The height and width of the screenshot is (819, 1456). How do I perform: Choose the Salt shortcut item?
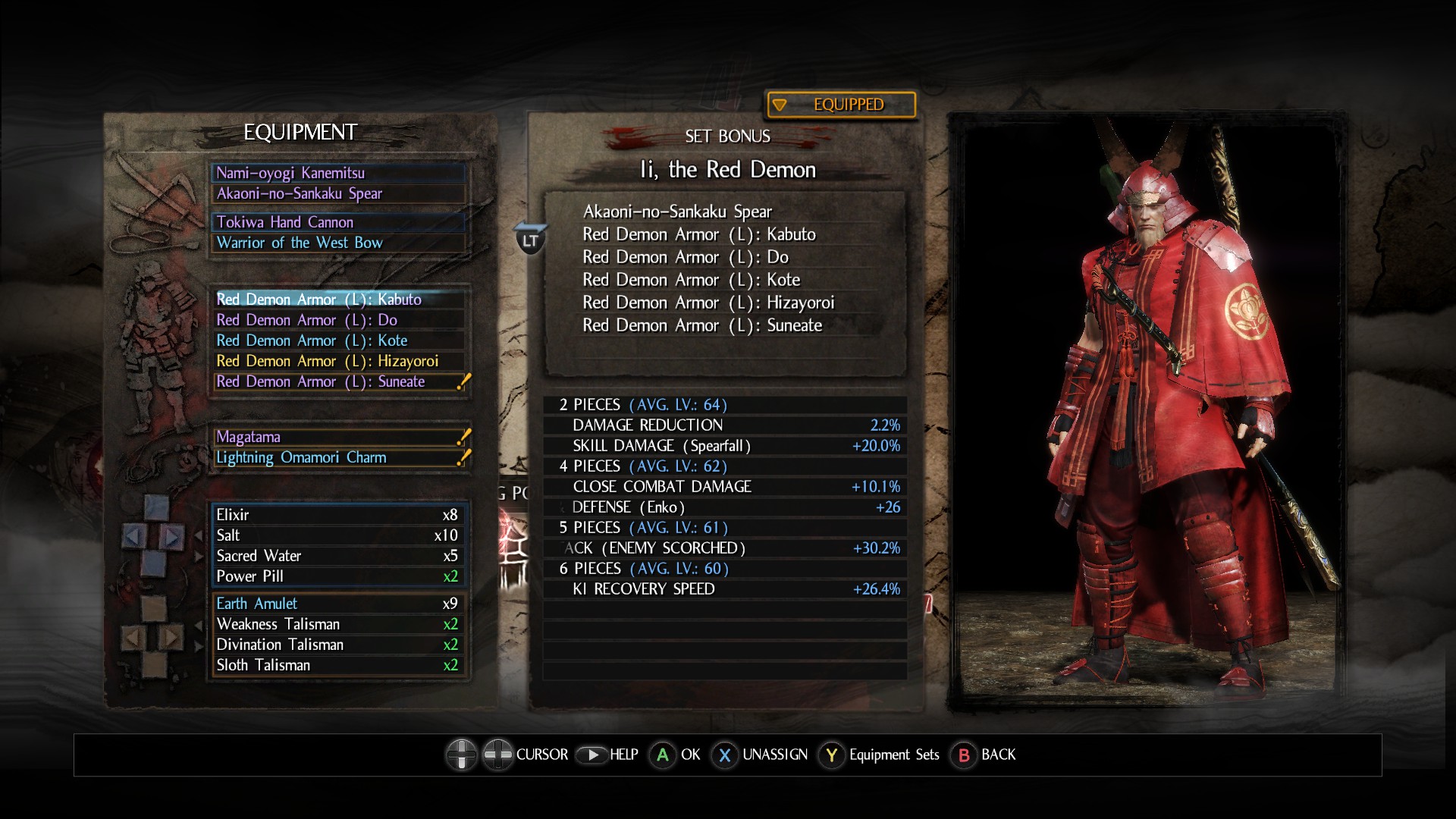pyautogui.click(x=338, y=535)
